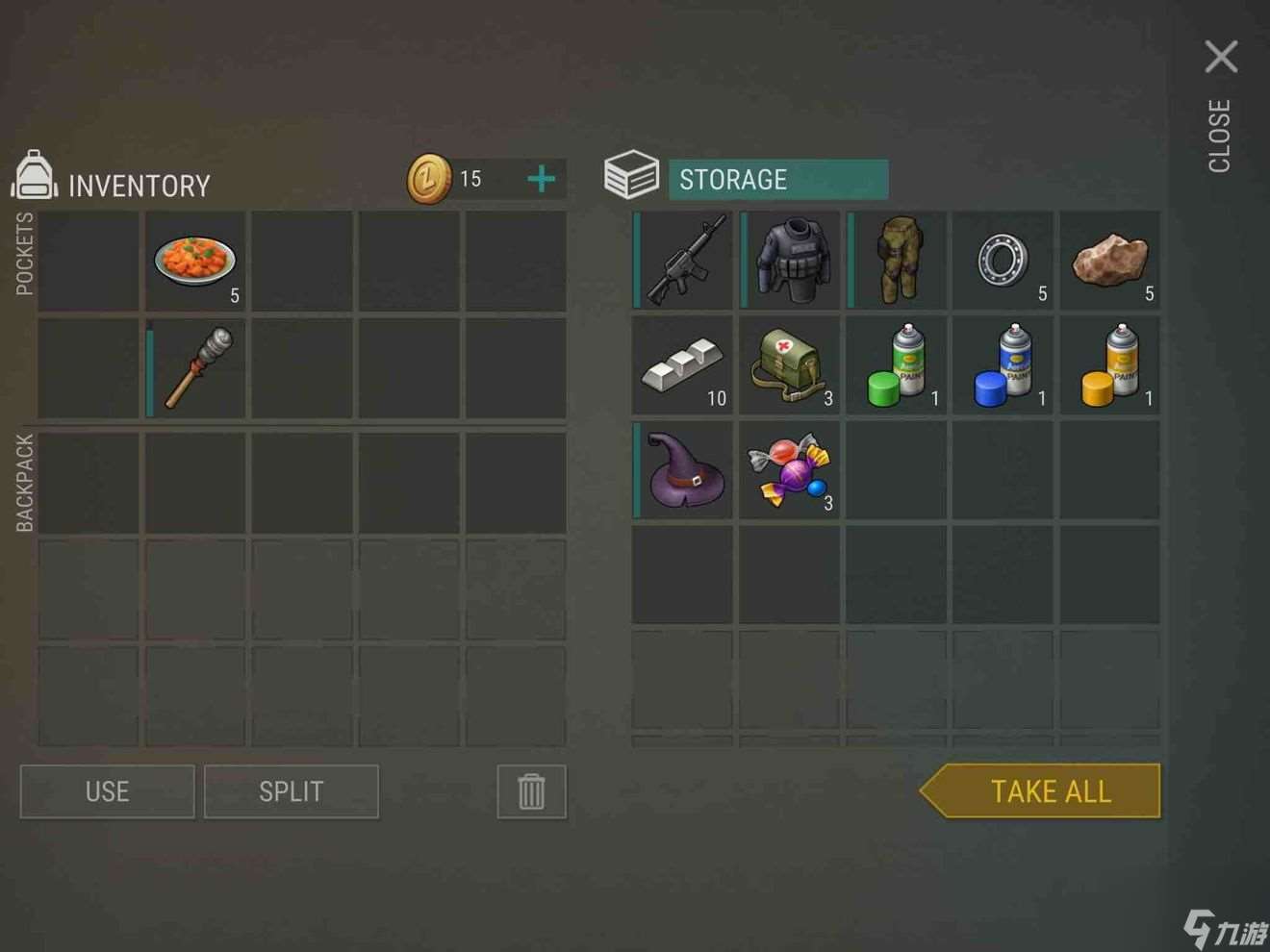The height and width of the screenshot is (952, 1270).
Task: Add more coins with the plus button
Action: [542, 179]
